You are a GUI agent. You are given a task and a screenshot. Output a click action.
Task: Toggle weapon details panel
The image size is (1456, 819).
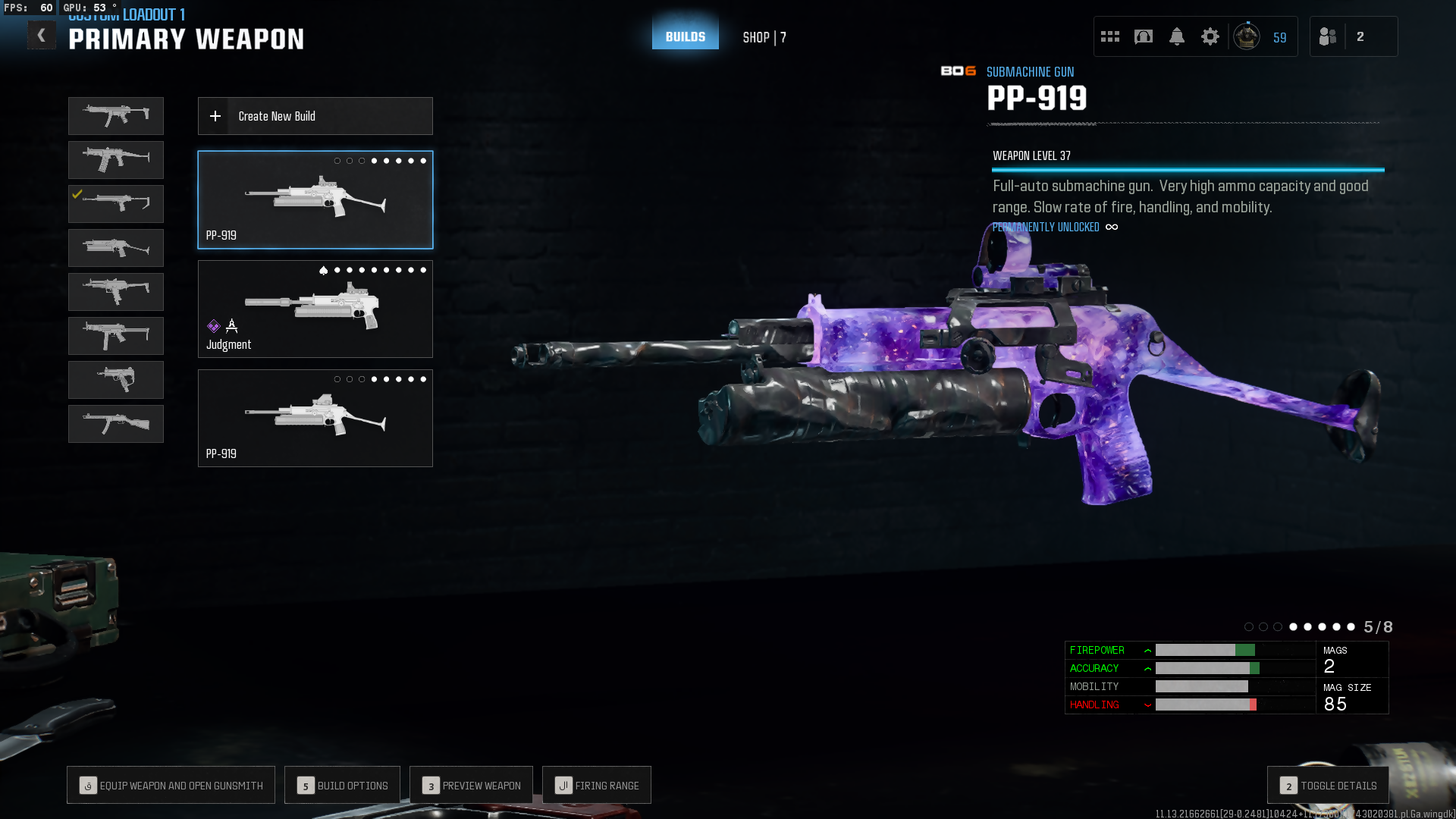pos(1328,786)
